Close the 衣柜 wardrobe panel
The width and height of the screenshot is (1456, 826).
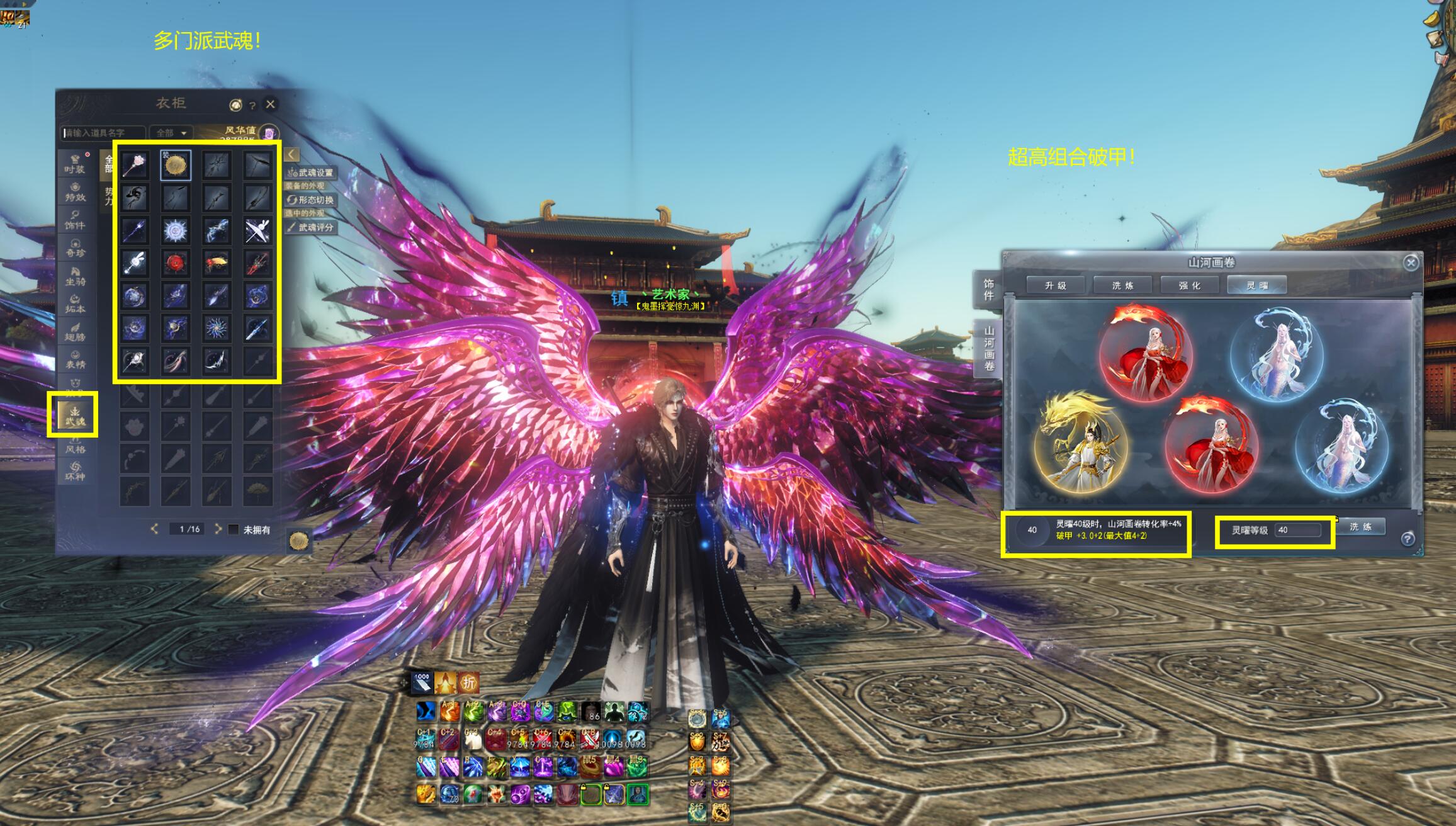tap(270, 104)
